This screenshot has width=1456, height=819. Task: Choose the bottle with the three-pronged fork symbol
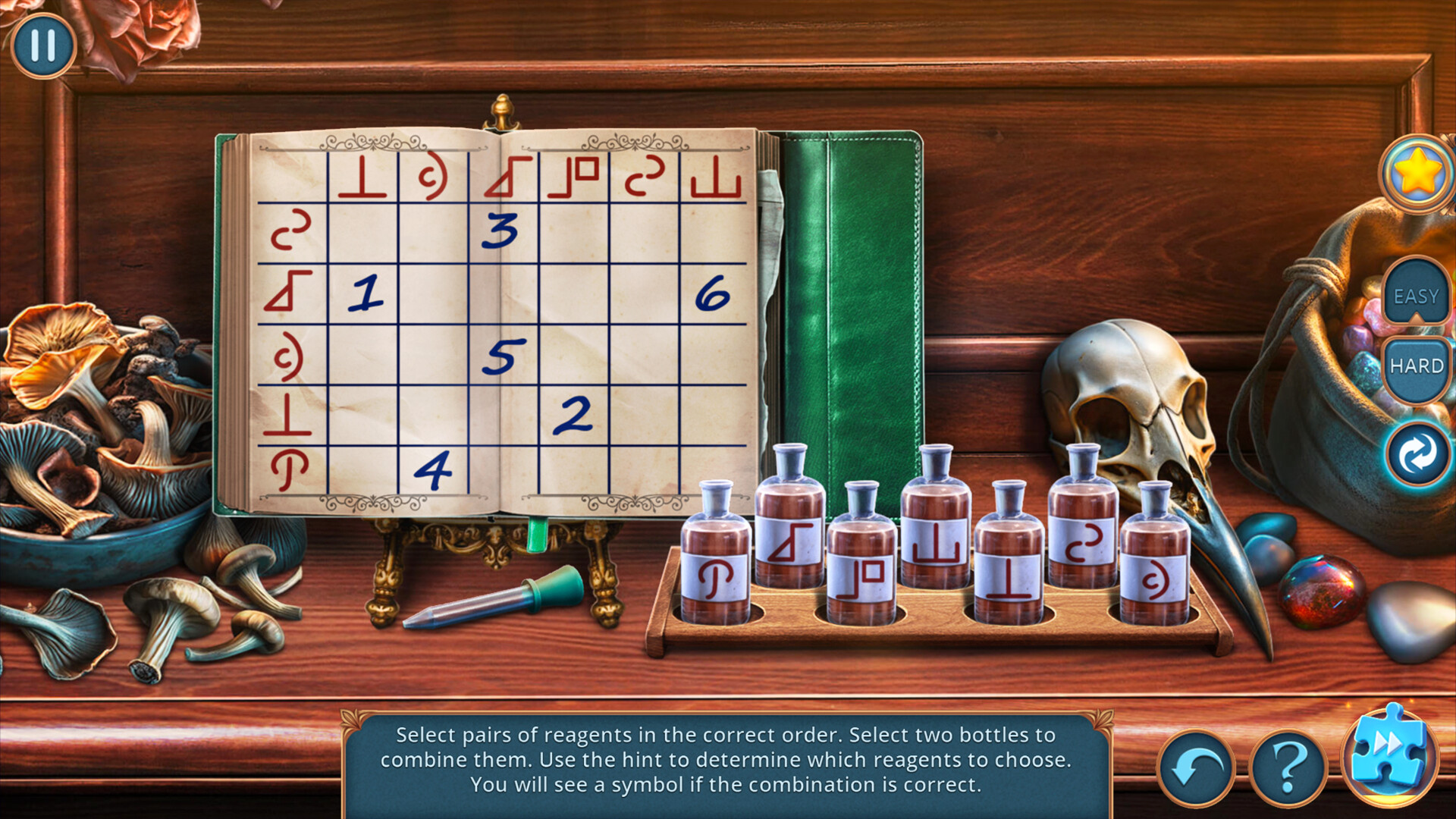point(935,523)
